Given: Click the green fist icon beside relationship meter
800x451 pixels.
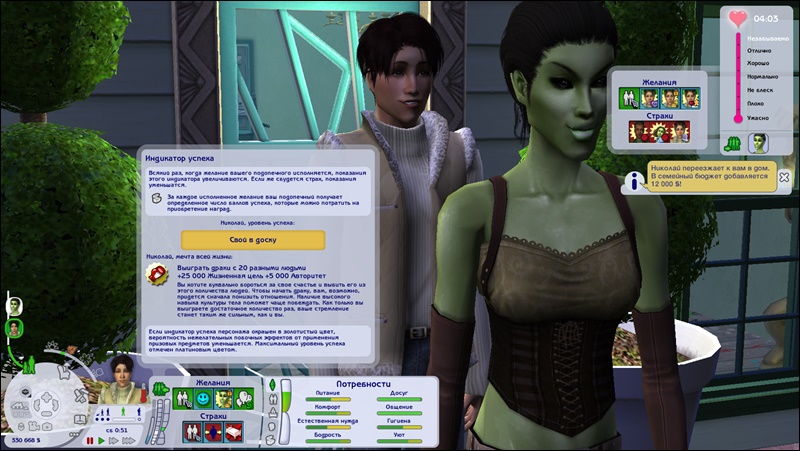Looking at the screenshot, I should pyautogui.click(x=734, y=143).
